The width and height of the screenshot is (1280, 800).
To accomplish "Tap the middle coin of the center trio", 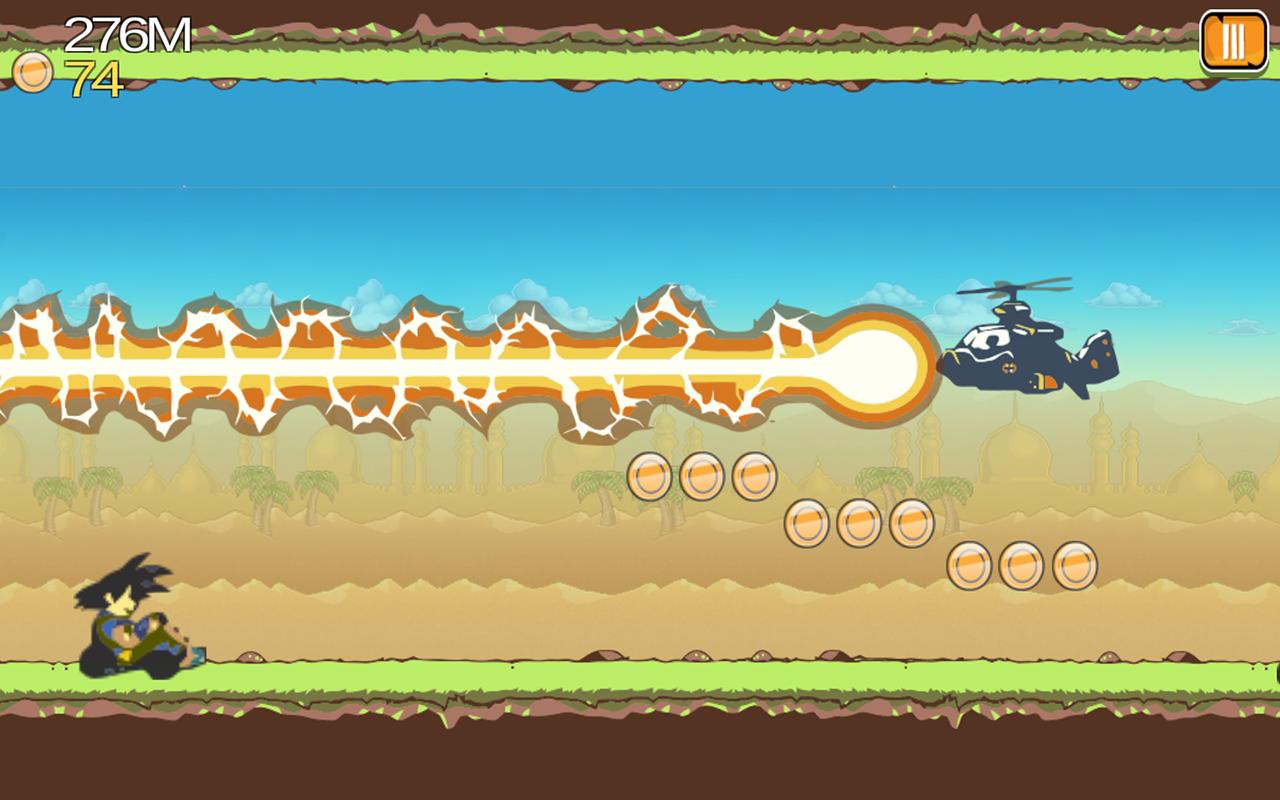I will 859,525.
